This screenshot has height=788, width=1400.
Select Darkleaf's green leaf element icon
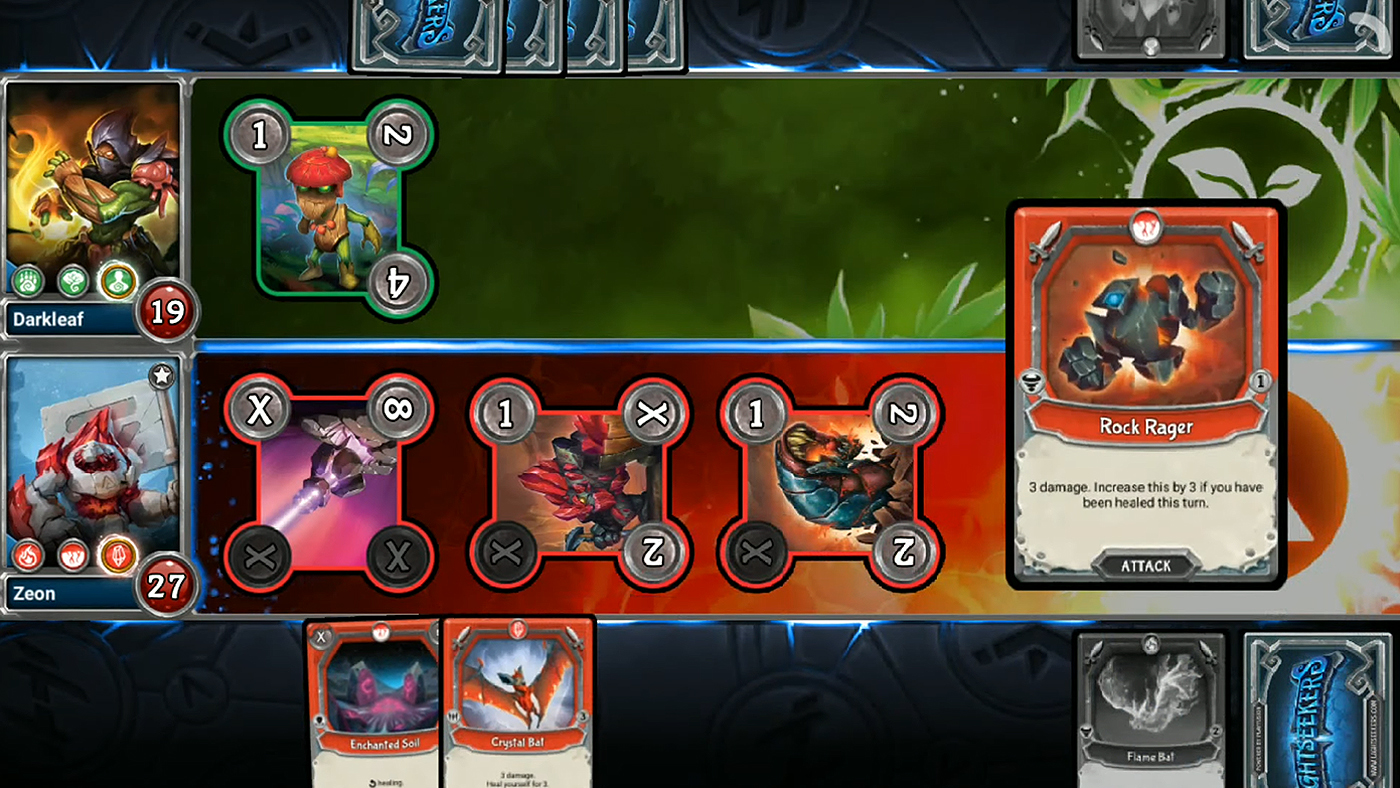[x=75, y=283]
